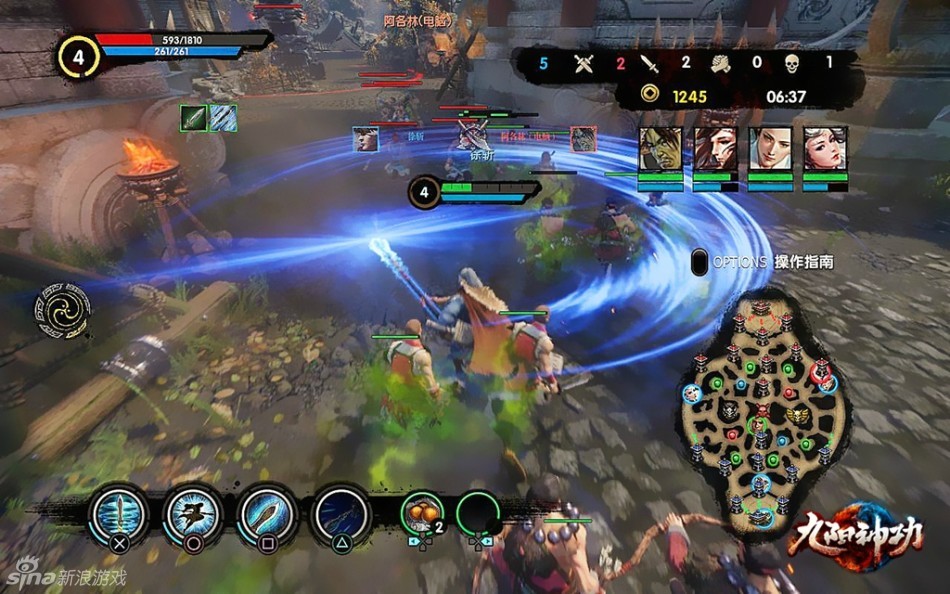Viewport: 950px width, 594px height.
Task: Choose the pale dark-haired teammate portrait
Action: 770,149
